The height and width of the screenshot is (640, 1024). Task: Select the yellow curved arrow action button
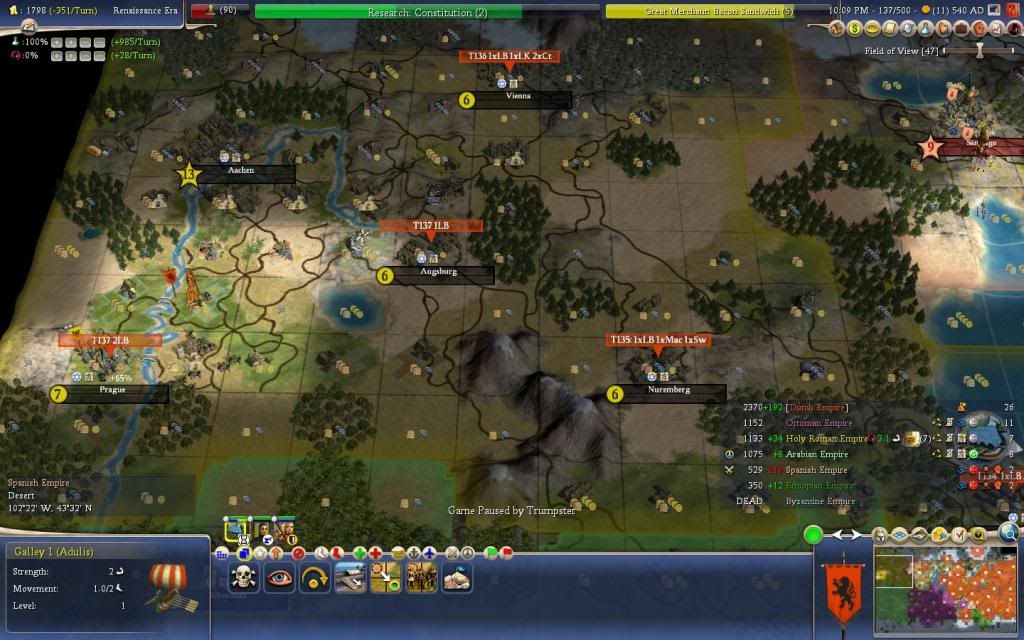pyautogui.click(x=315, y=577)
